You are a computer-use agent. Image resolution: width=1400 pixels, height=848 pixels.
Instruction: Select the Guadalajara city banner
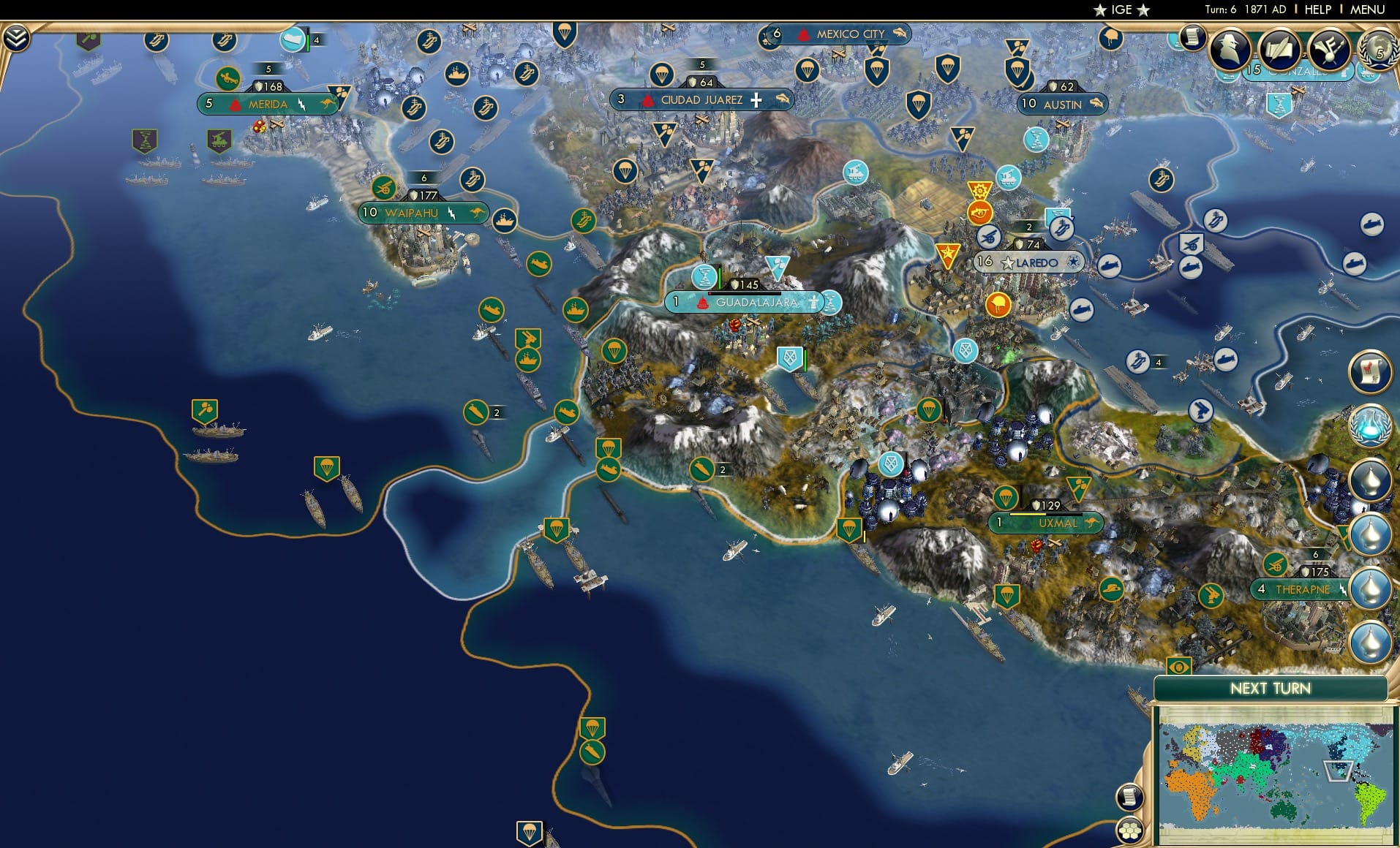[x=755, y=302]
